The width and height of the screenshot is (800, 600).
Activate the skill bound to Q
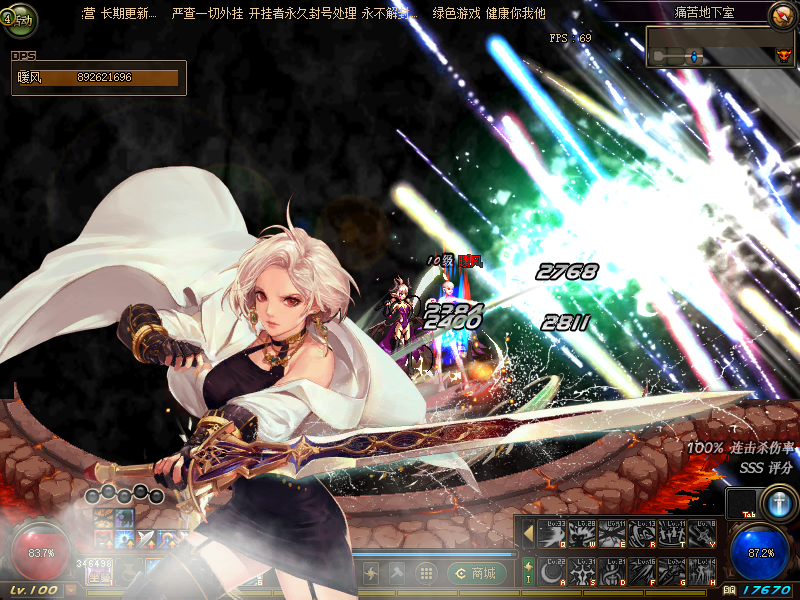click(553, 535)
